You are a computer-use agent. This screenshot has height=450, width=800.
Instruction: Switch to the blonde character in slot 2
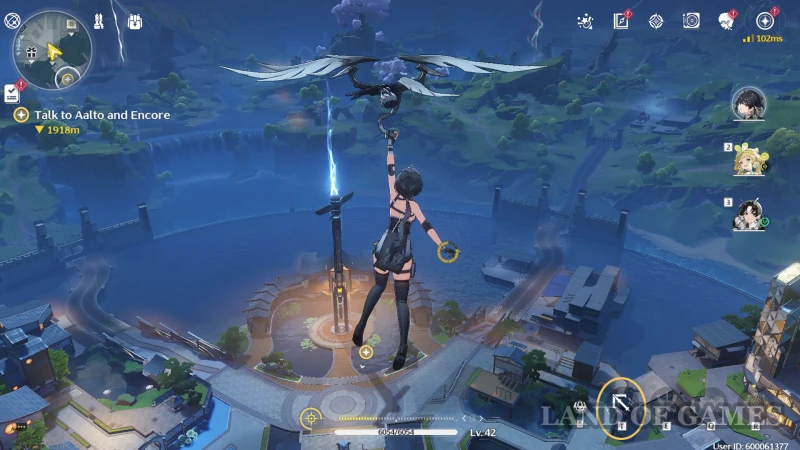[749, 160]
